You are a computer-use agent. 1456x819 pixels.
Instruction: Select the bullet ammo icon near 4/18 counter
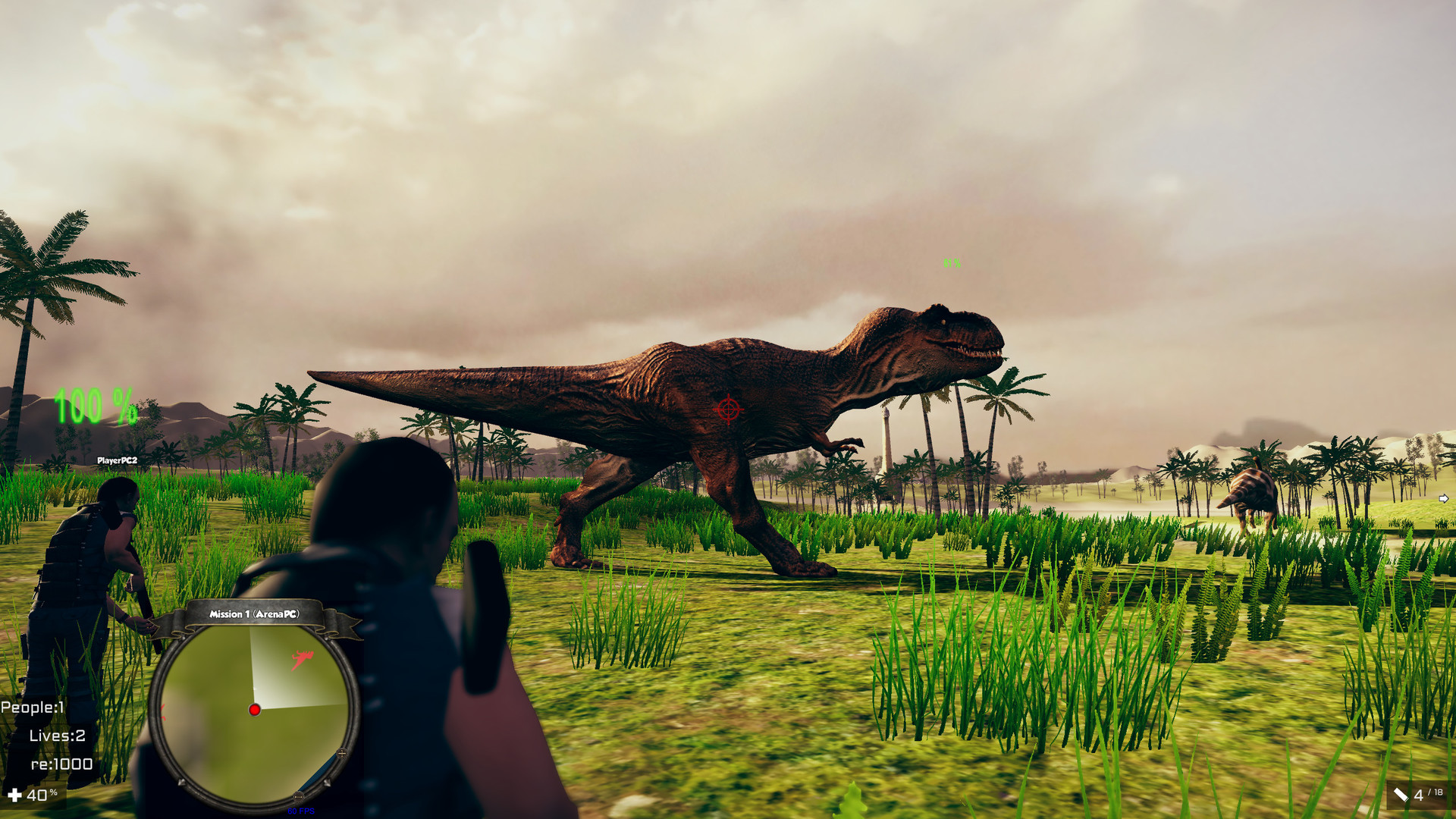[1401, 794]
